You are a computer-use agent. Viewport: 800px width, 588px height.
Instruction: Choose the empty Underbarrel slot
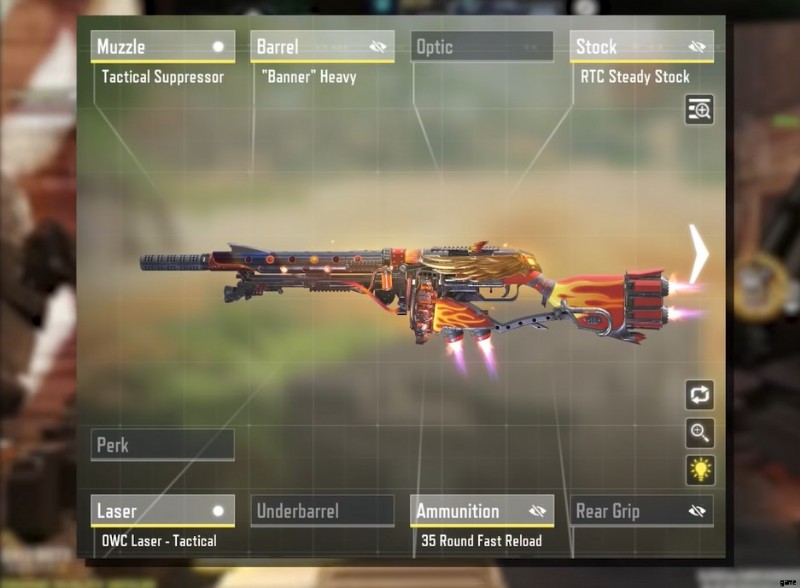321,511
